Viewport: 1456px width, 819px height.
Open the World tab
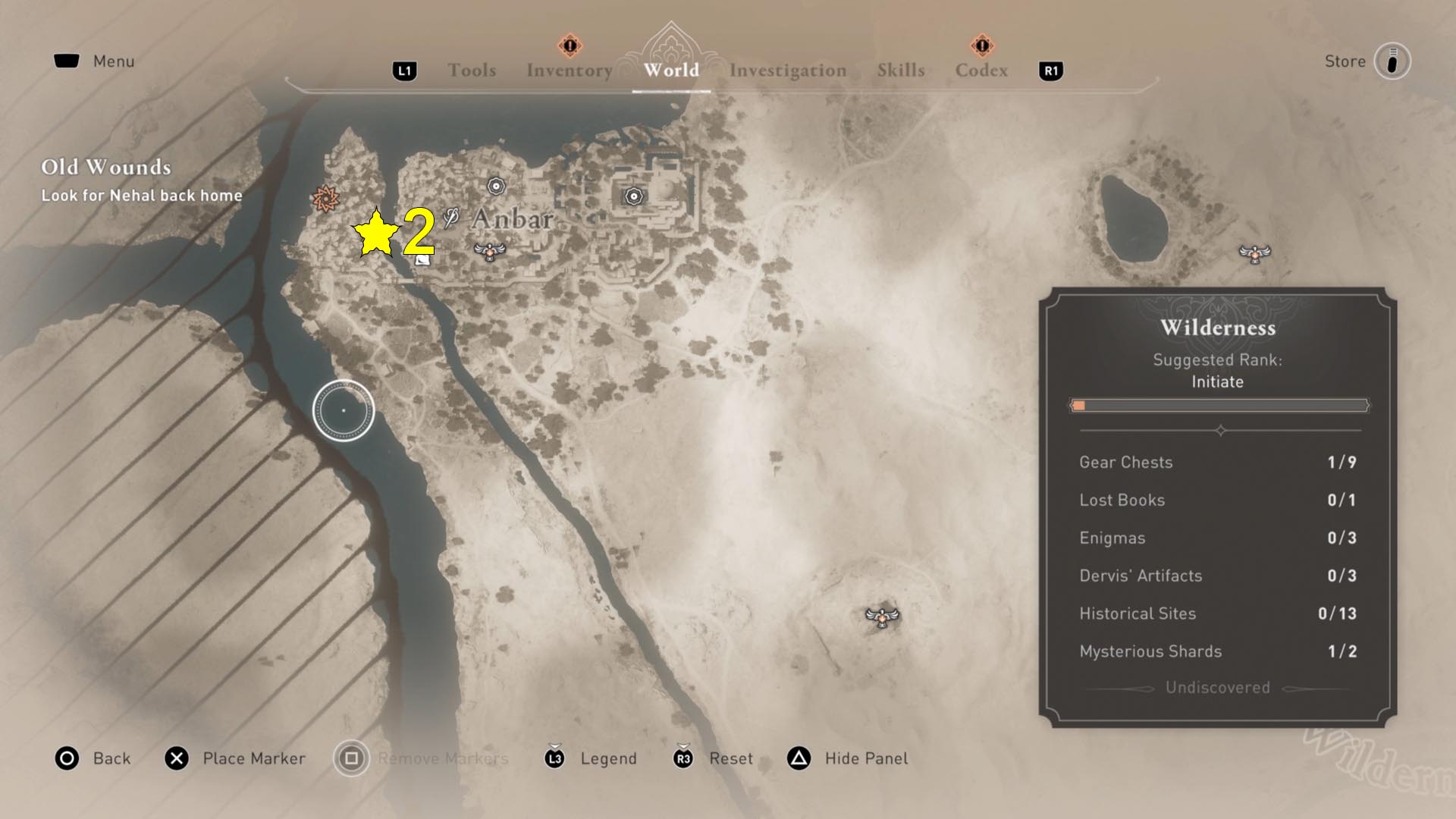coord(670,71)
